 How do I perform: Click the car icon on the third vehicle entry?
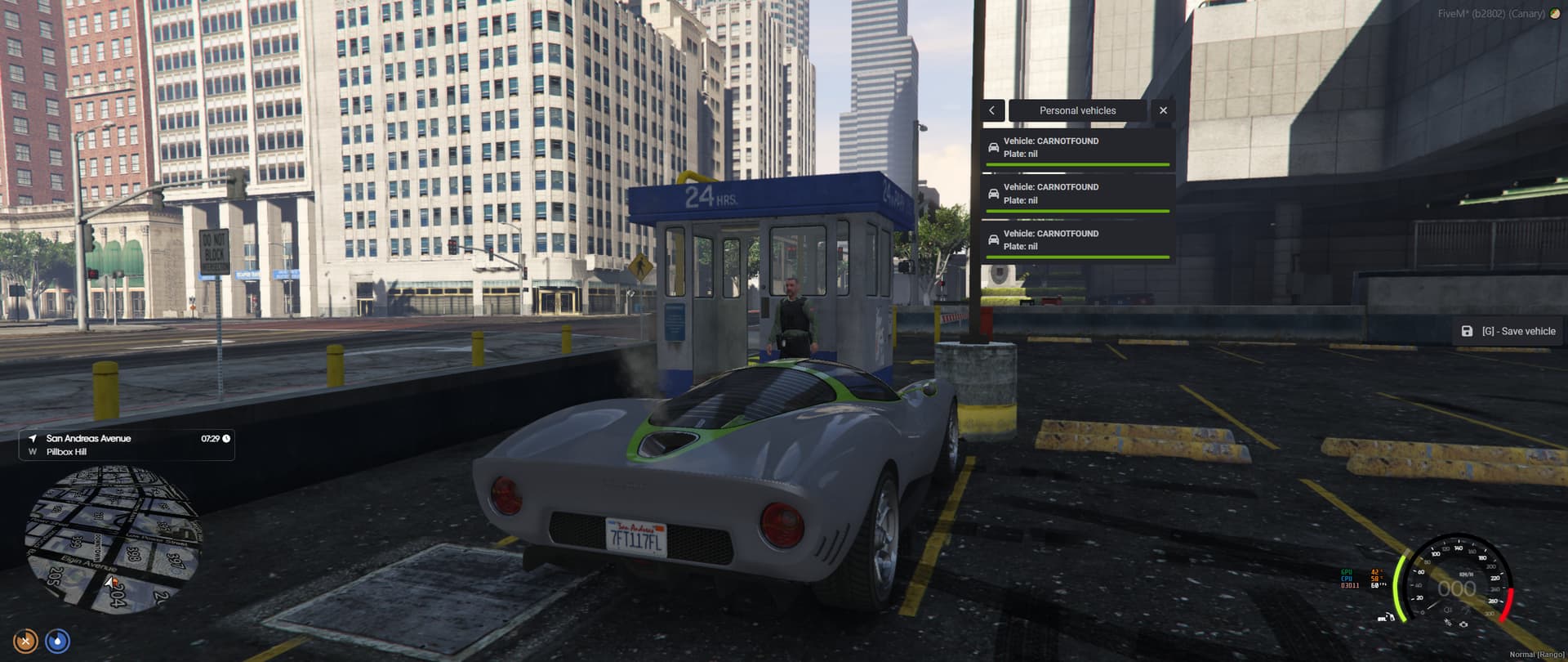[993, 239]
